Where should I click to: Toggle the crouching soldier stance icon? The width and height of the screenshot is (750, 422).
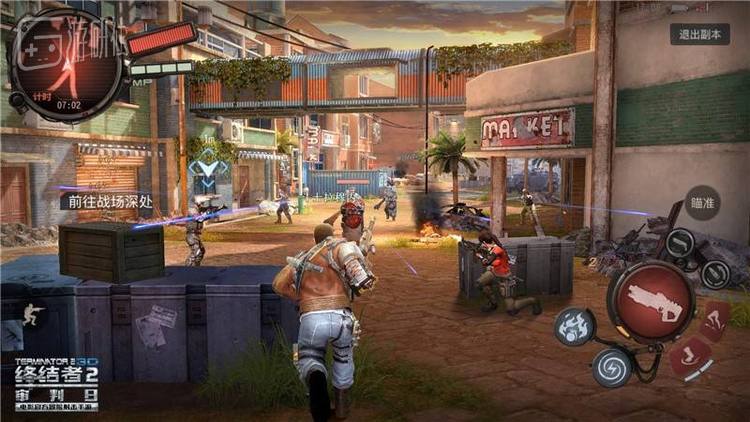coord(34,314)
